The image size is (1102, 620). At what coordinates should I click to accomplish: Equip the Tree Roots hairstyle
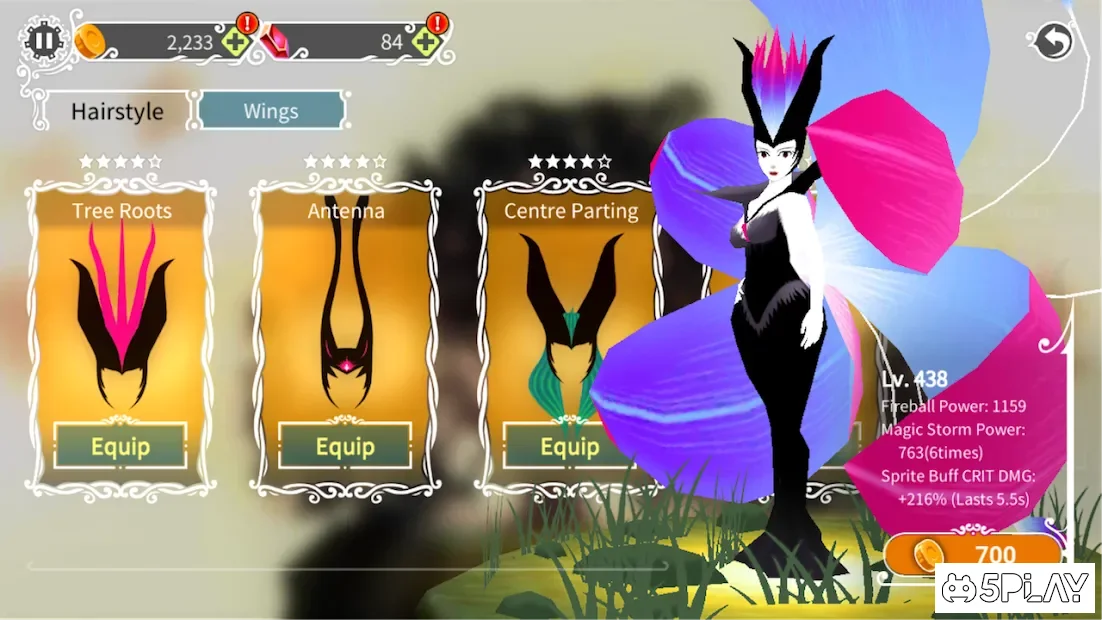point(120,446)
